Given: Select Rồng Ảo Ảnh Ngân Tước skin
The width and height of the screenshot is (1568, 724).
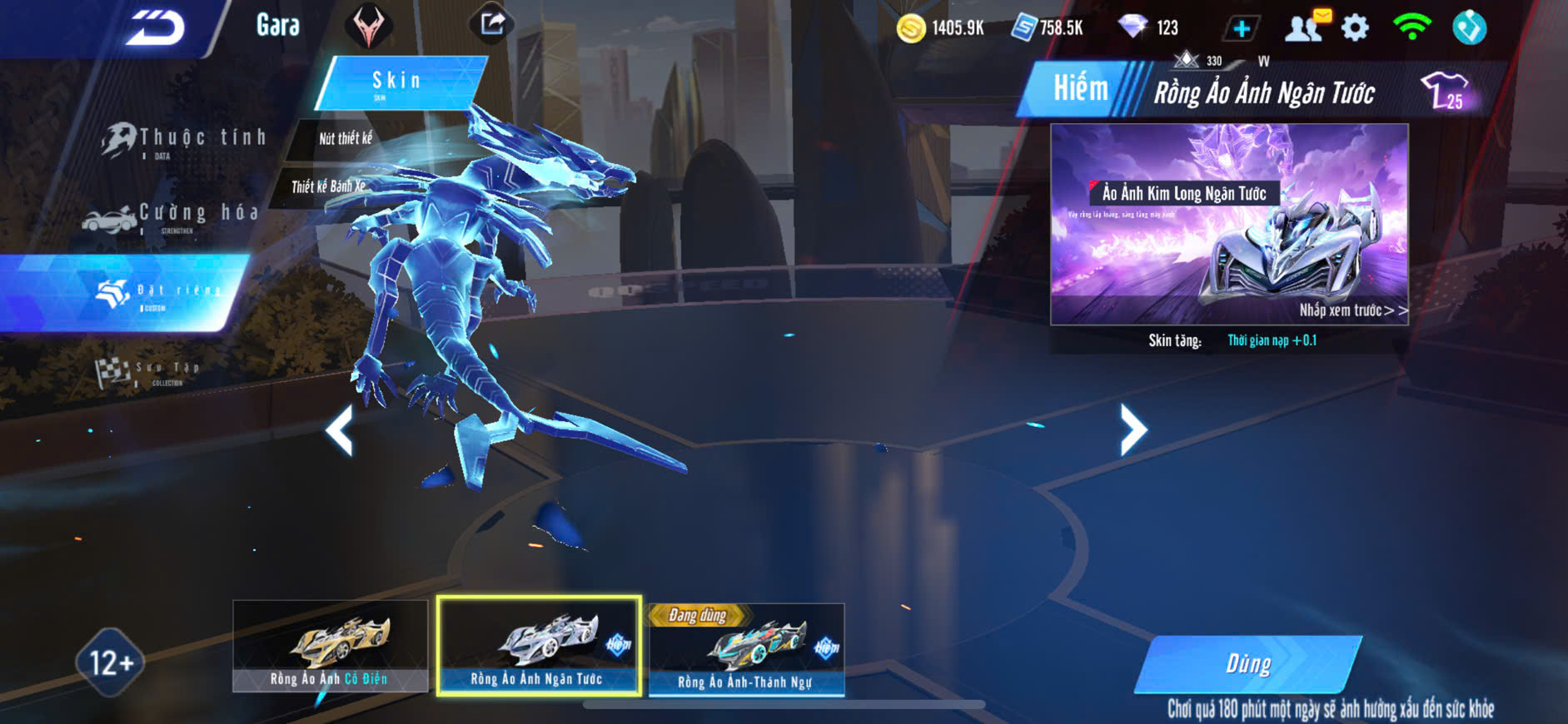Looking at the screenshot, I should coord(539,646).
